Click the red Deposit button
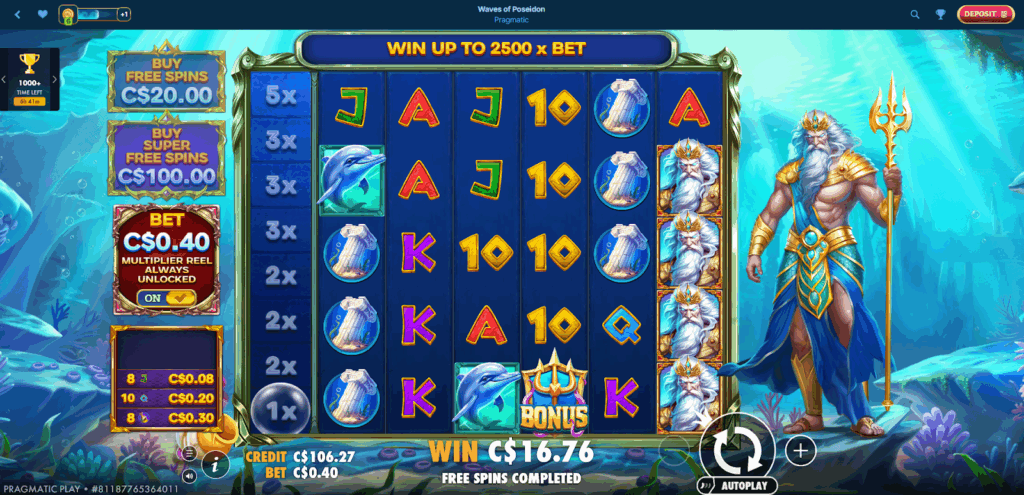This screenshot has height=495, width=1024. [984, 14]
